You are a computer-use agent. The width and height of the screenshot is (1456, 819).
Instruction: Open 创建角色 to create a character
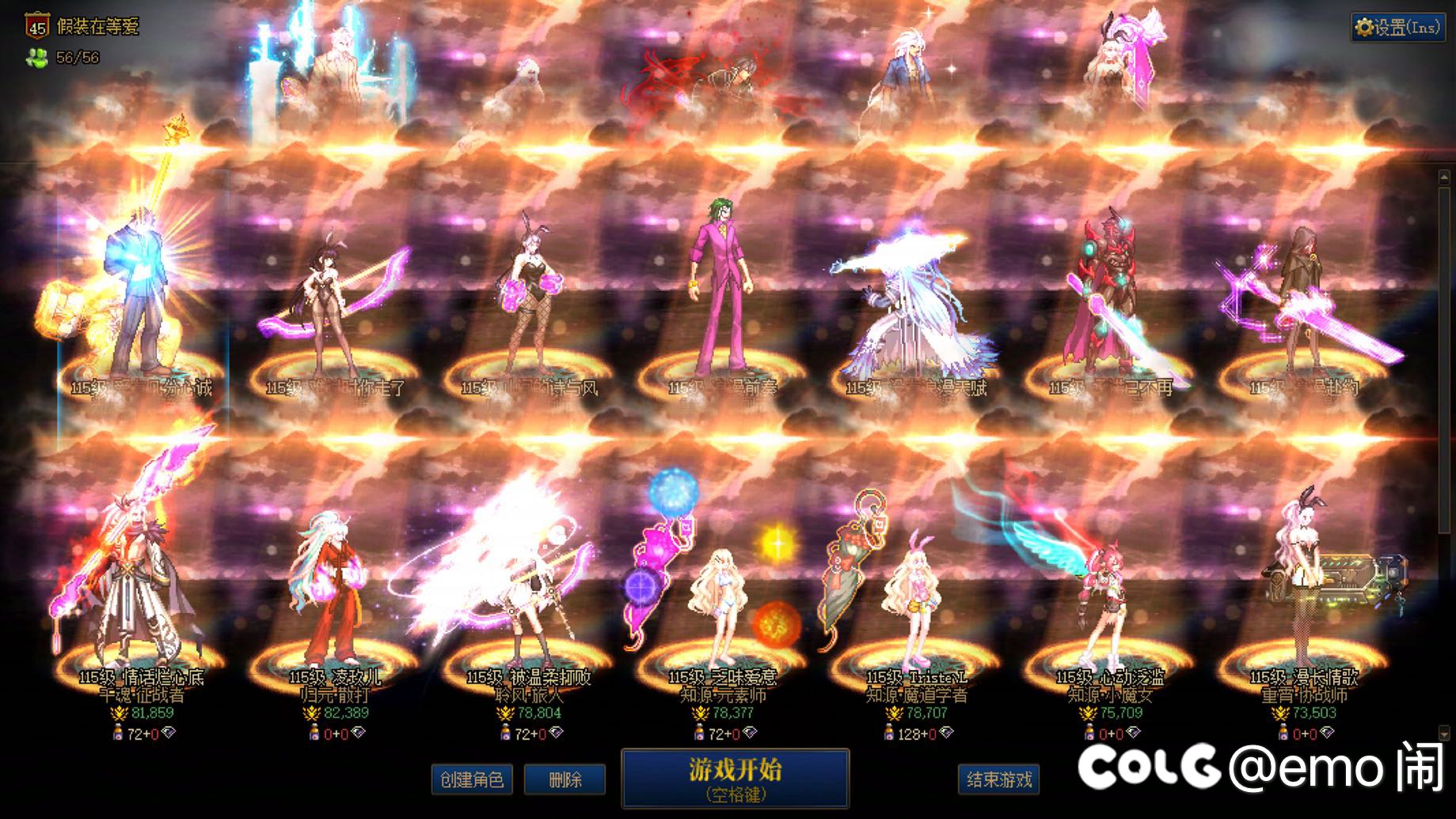point(472,779)
